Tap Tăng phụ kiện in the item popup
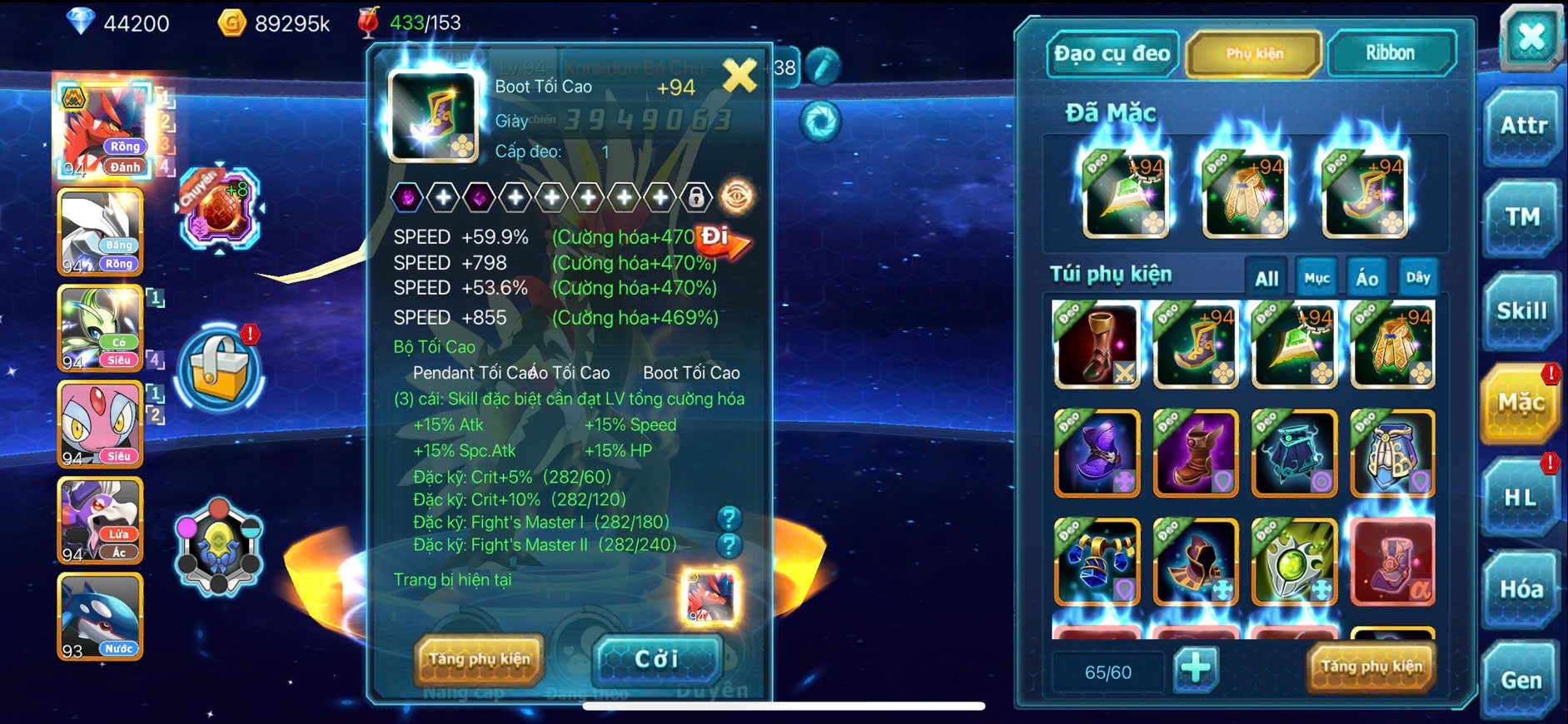The image size is (1568, 724). [x=479, y=659]
